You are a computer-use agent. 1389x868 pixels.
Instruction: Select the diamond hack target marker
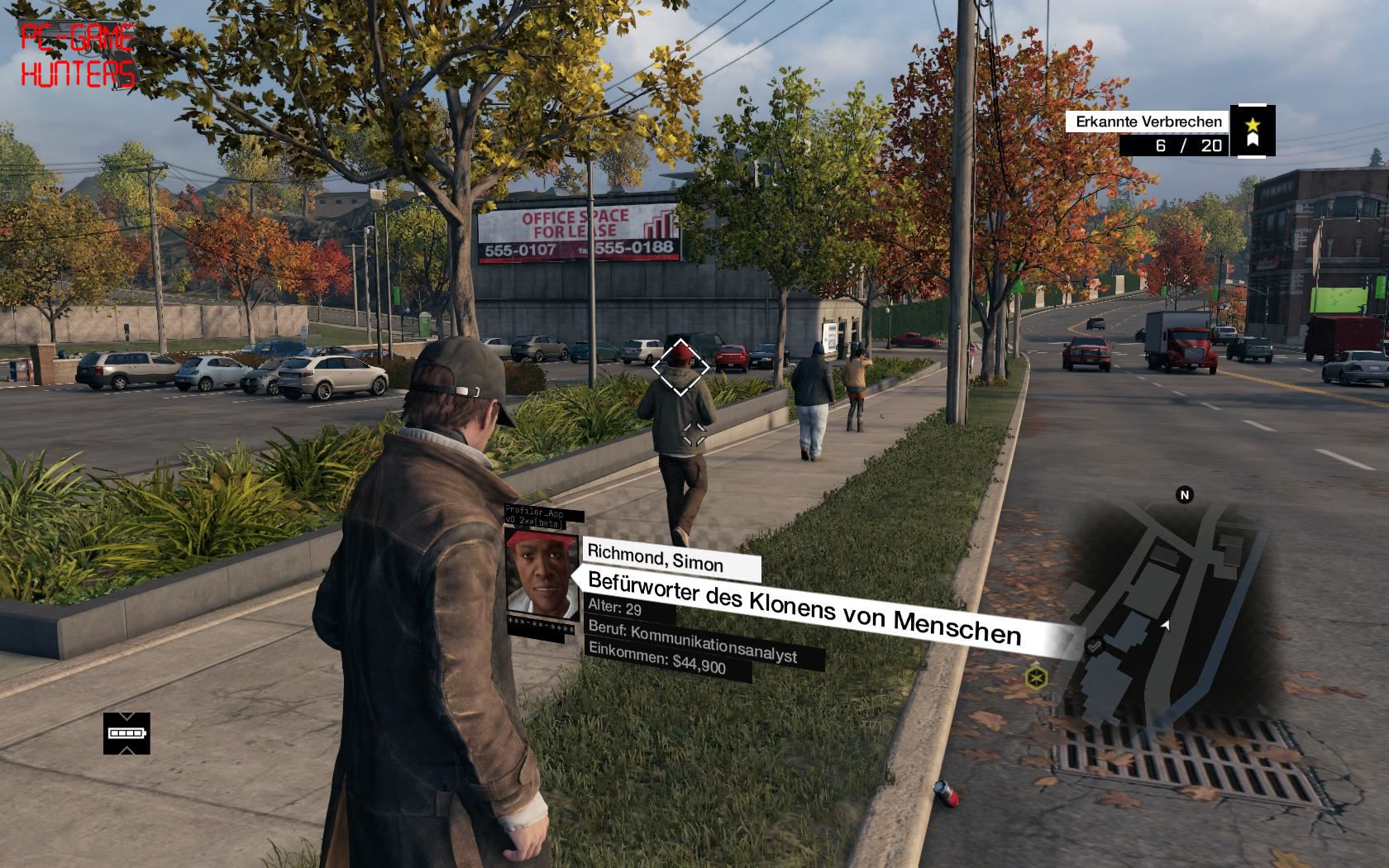pos(680,367)
